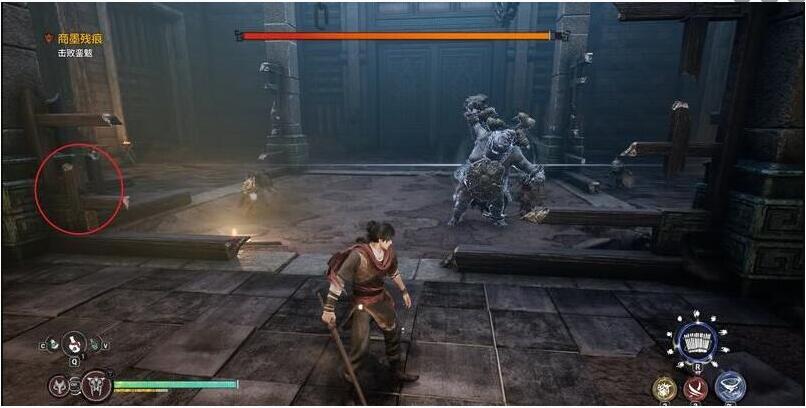Screen dimensions: 806x408
Task: Select the green item beside the C key
Action: 53,345
